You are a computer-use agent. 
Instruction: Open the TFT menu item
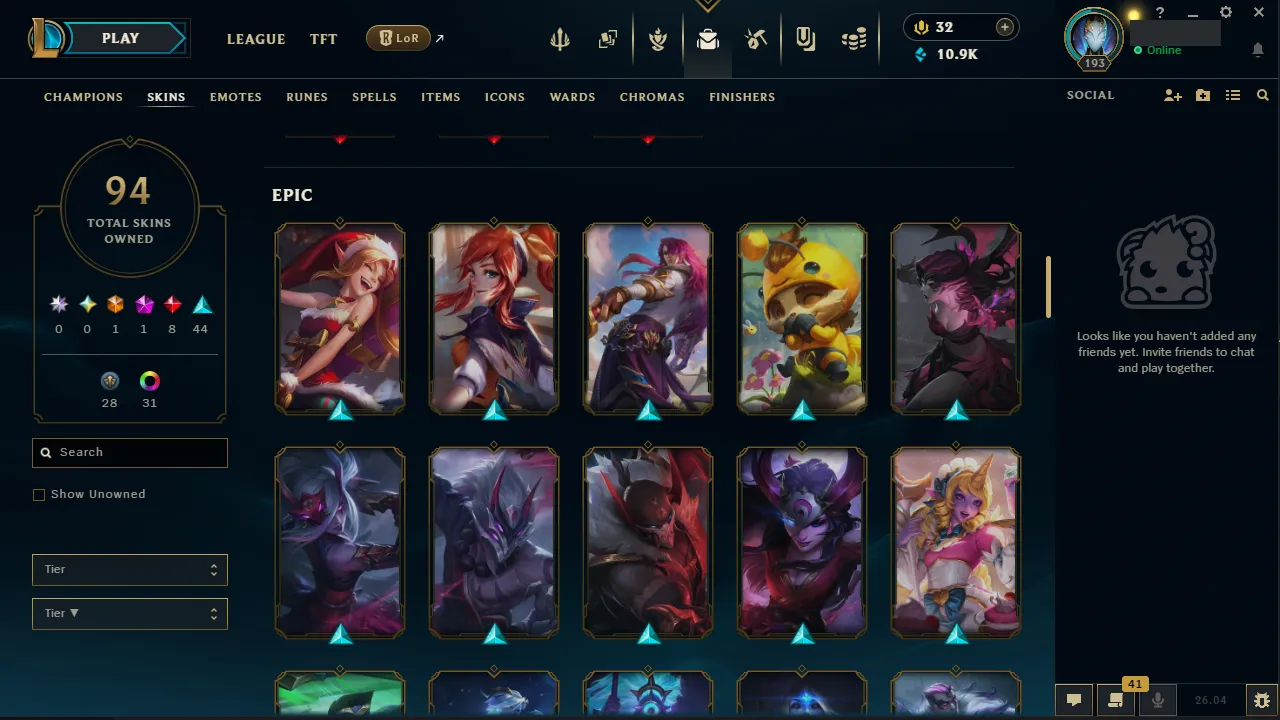[x=323, y=39]
